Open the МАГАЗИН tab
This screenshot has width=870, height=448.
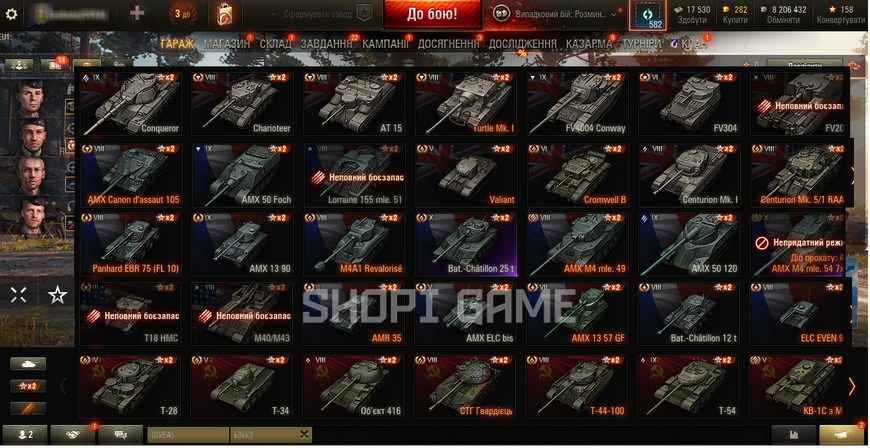pyautogui.click(x=227, y=44)
